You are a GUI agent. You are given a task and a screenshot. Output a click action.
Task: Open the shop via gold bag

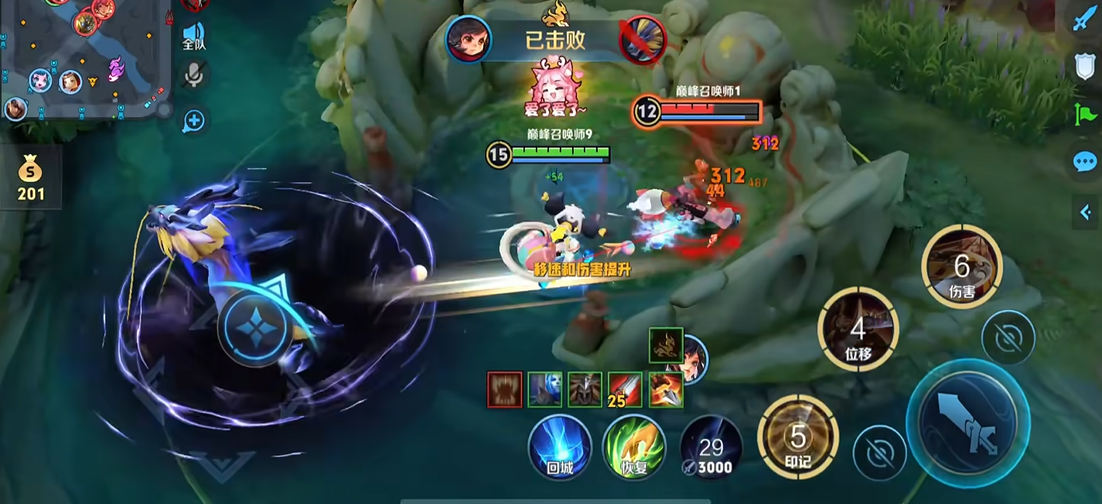[31, 176]
